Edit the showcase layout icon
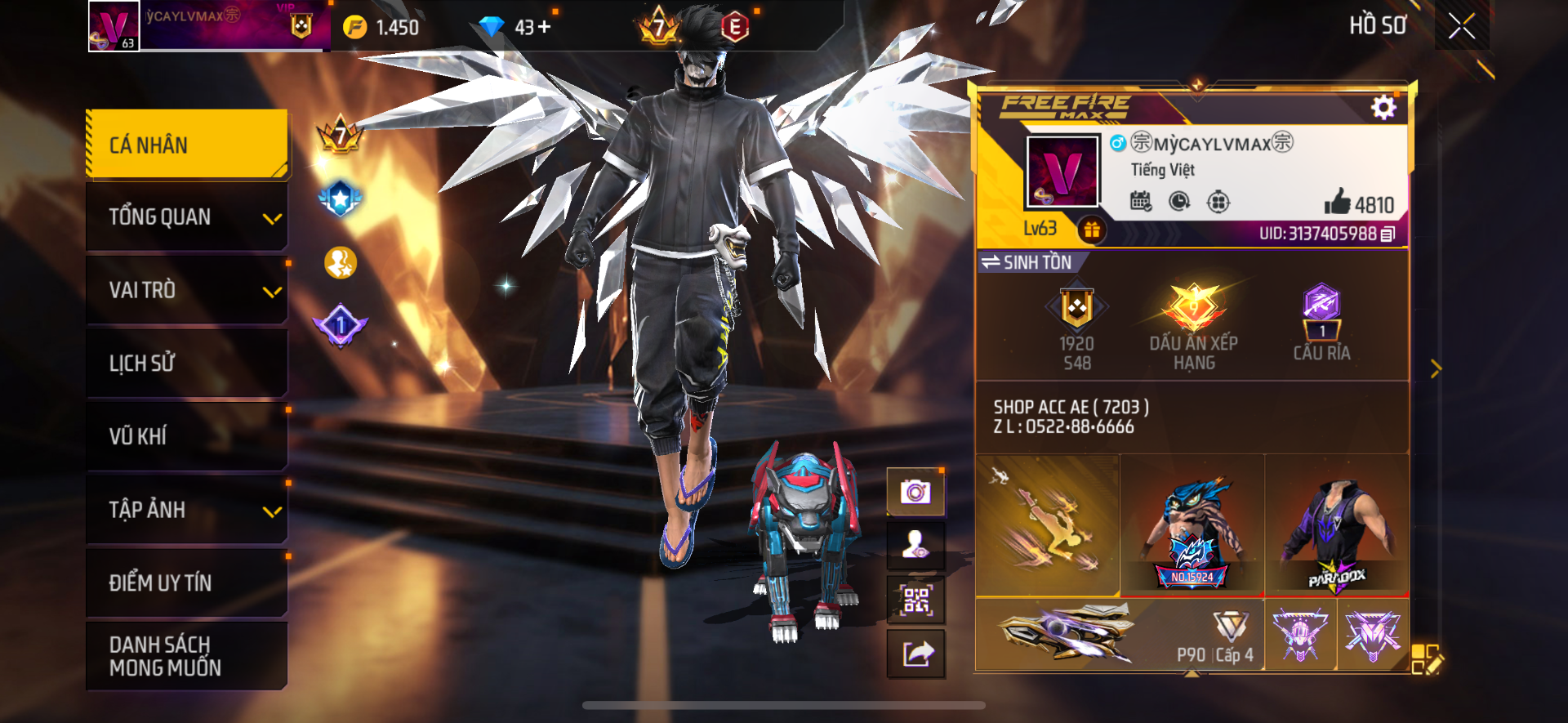Screen dimensions: 1568x723 (x=1428, y=658)
